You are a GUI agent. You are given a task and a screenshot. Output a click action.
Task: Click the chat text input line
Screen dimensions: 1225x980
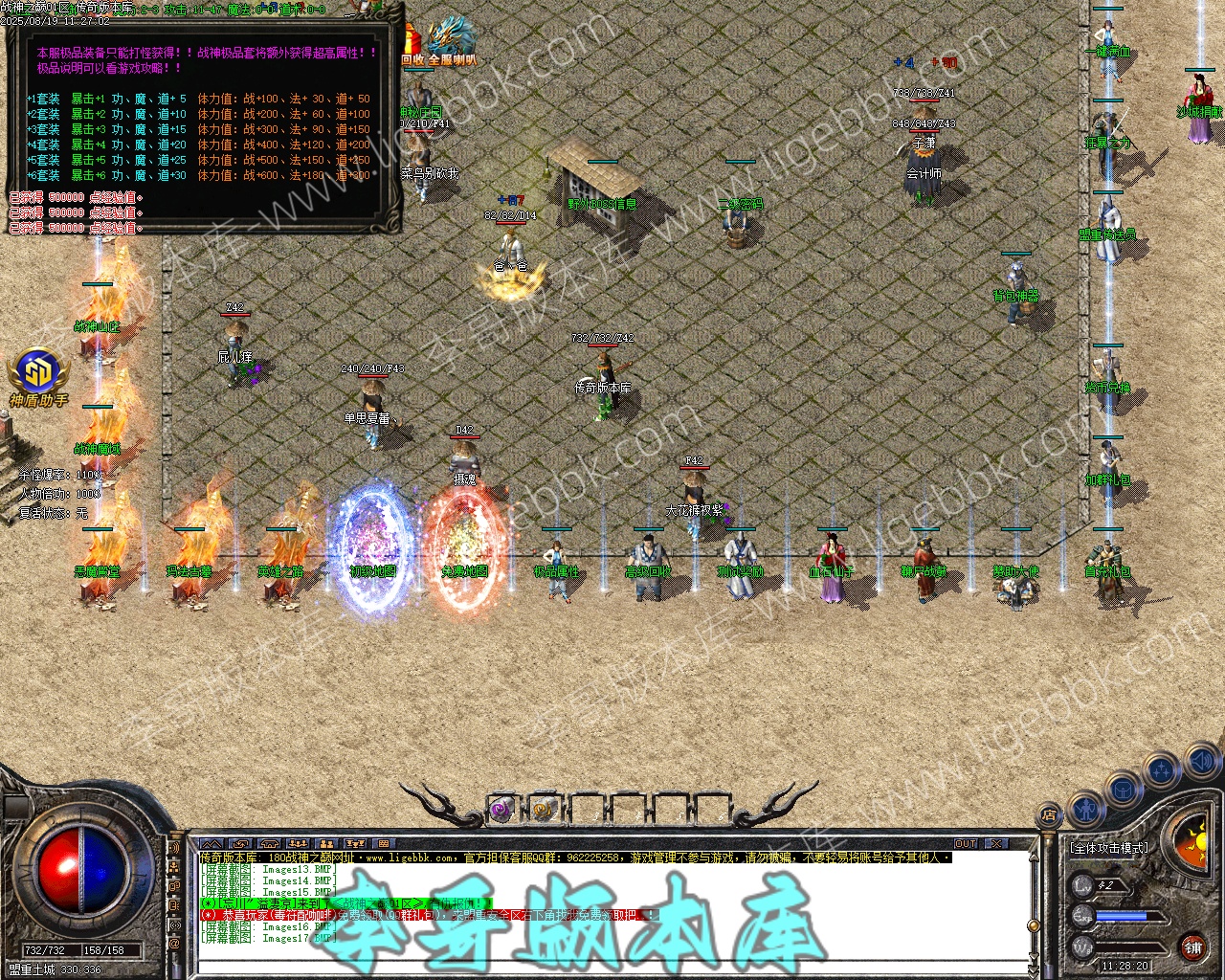coord(612,964)
